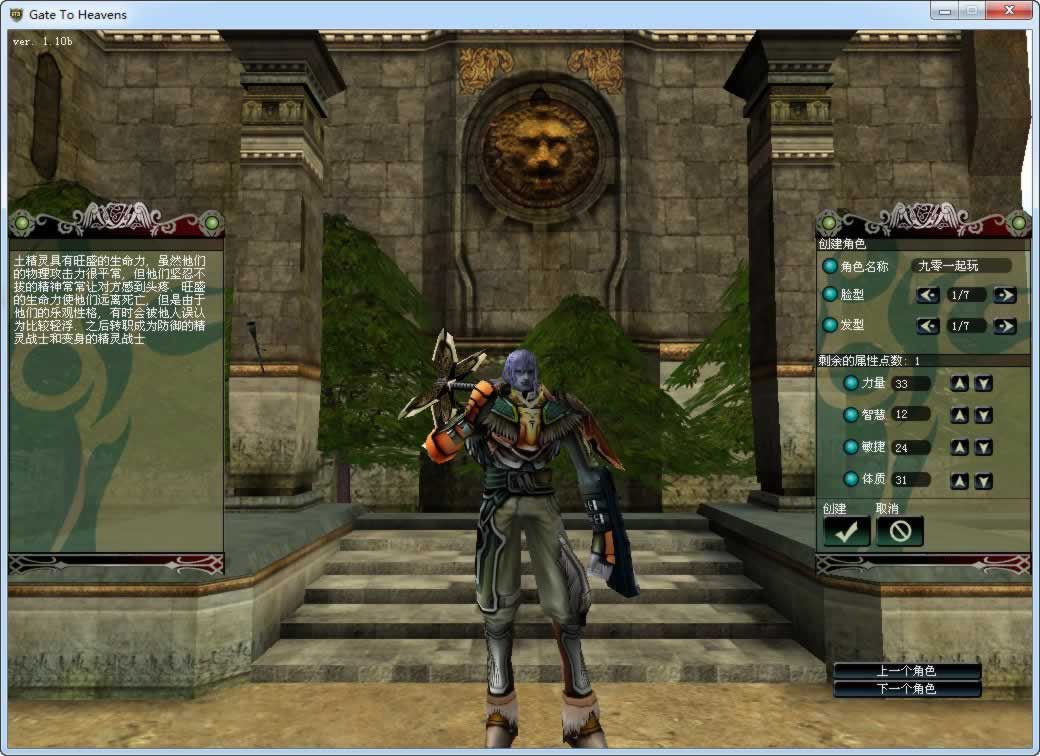The width and height of the screenshot is (1040, 756).
Task: Increase the Strength (力量) attribute
Action: coord(959,384)
